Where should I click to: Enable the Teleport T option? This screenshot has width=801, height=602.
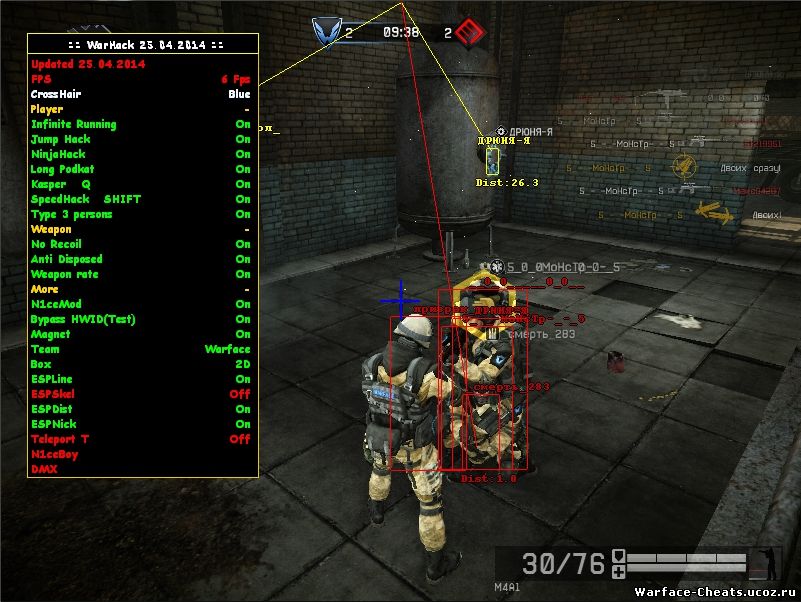pos(140,439)
